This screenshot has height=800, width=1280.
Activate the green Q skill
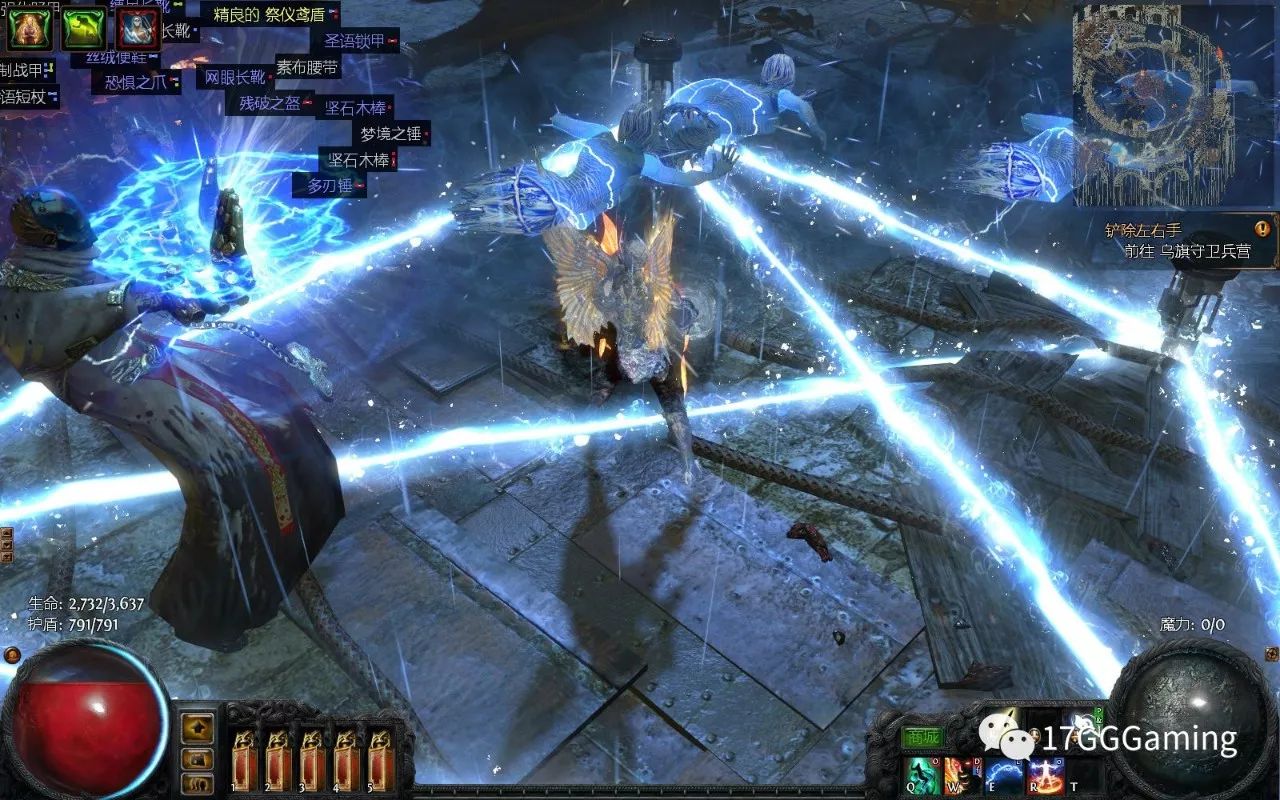pyautogui.click(x=922, y=775)
